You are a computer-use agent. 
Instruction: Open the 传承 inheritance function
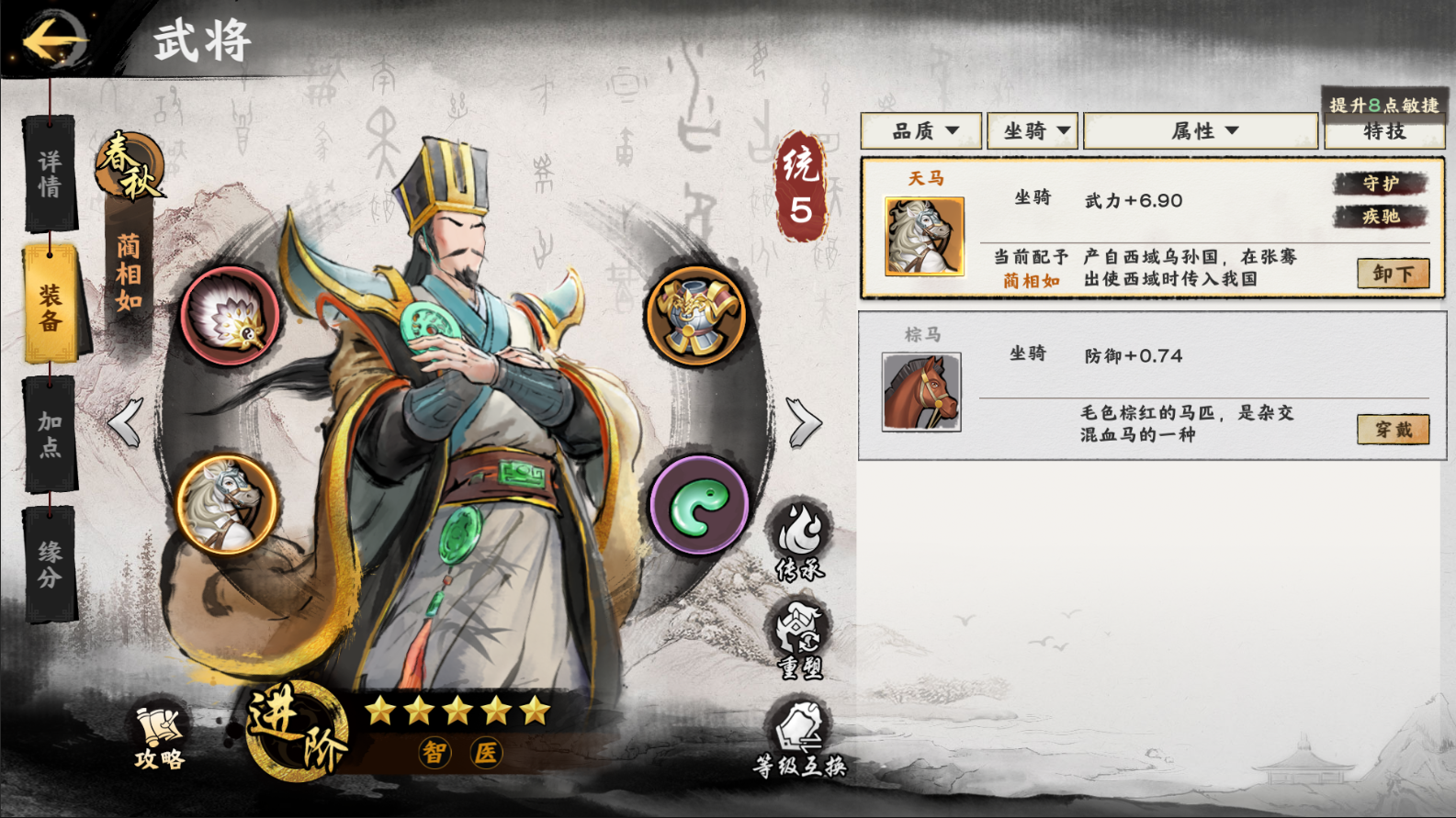click(799, 541)
